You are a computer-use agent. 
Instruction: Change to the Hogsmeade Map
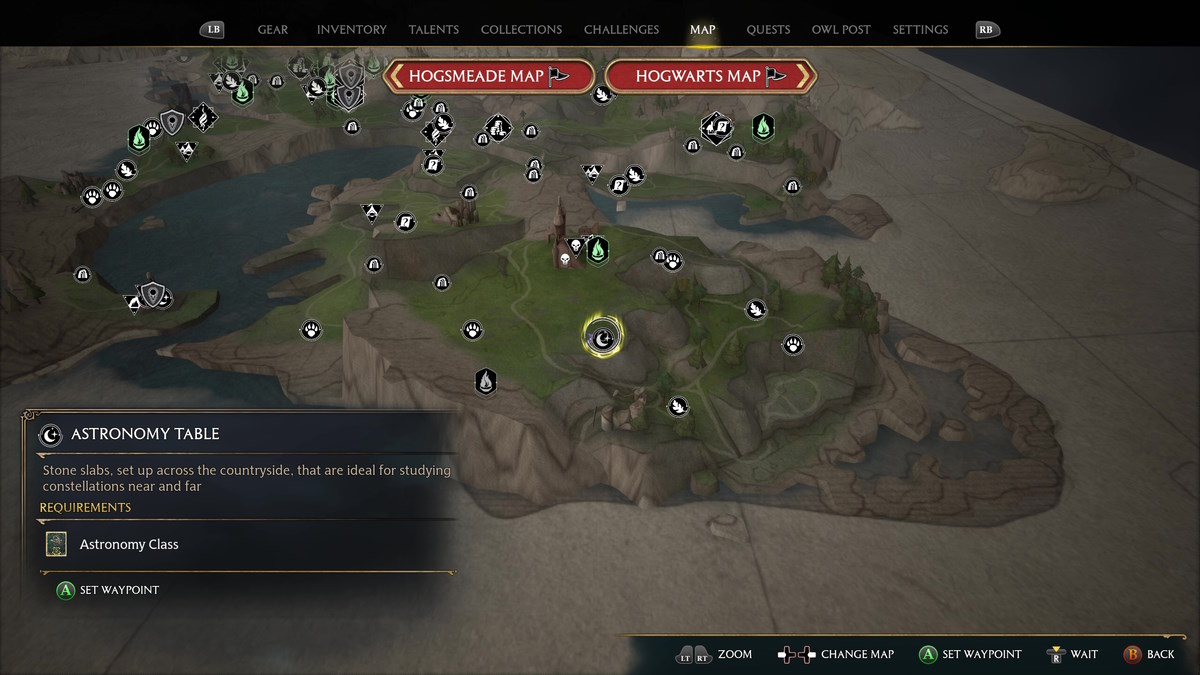pos(489,76)
